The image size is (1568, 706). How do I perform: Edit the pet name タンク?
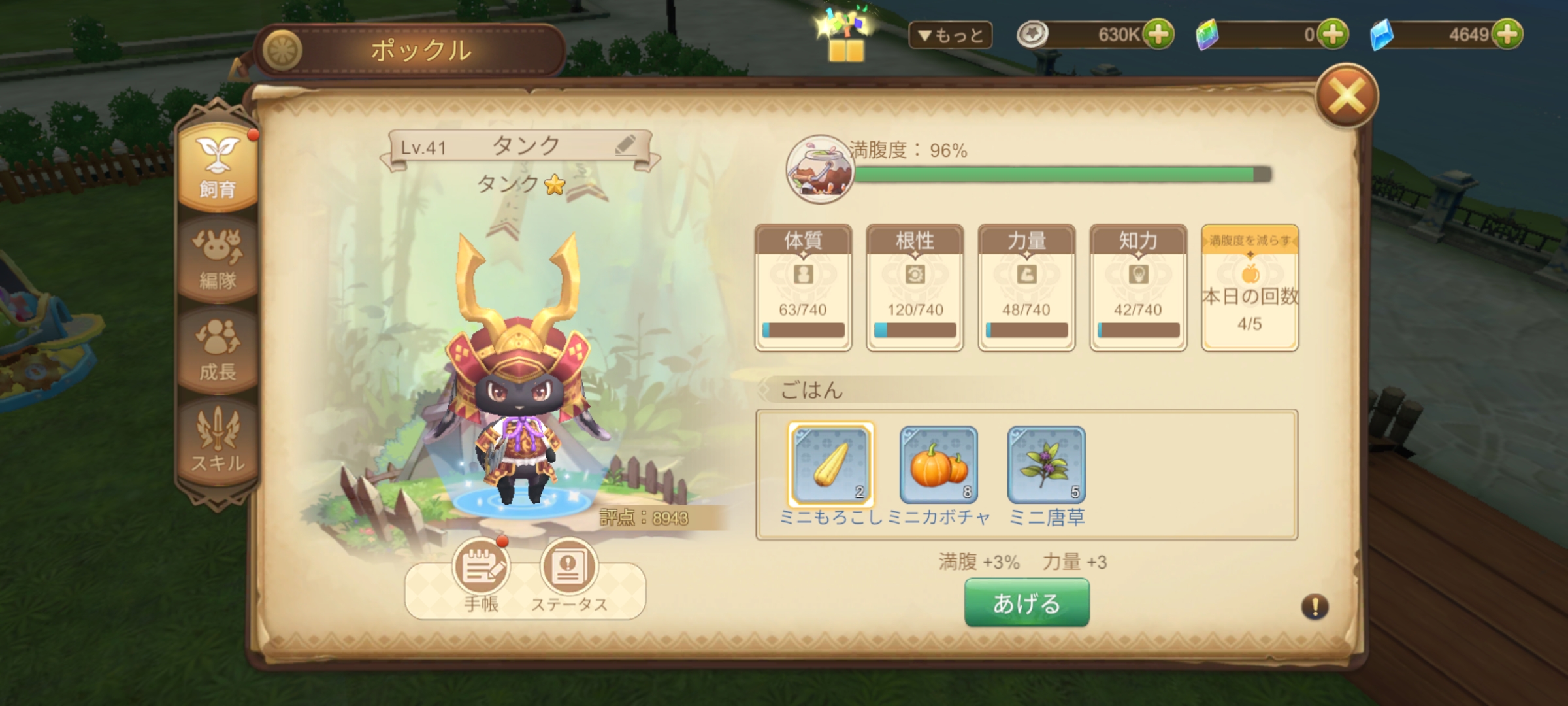click(625, 145)
